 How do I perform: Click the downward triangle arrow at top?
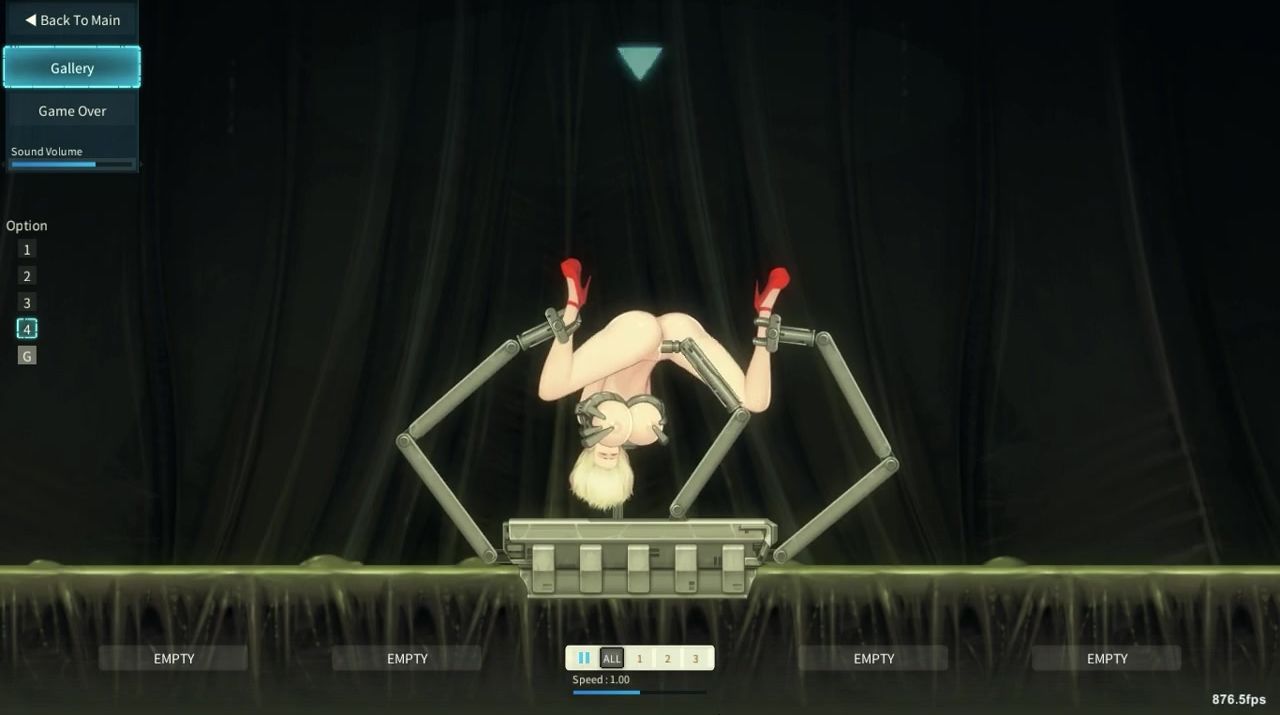pyautogui.click(x=639, y=61)
